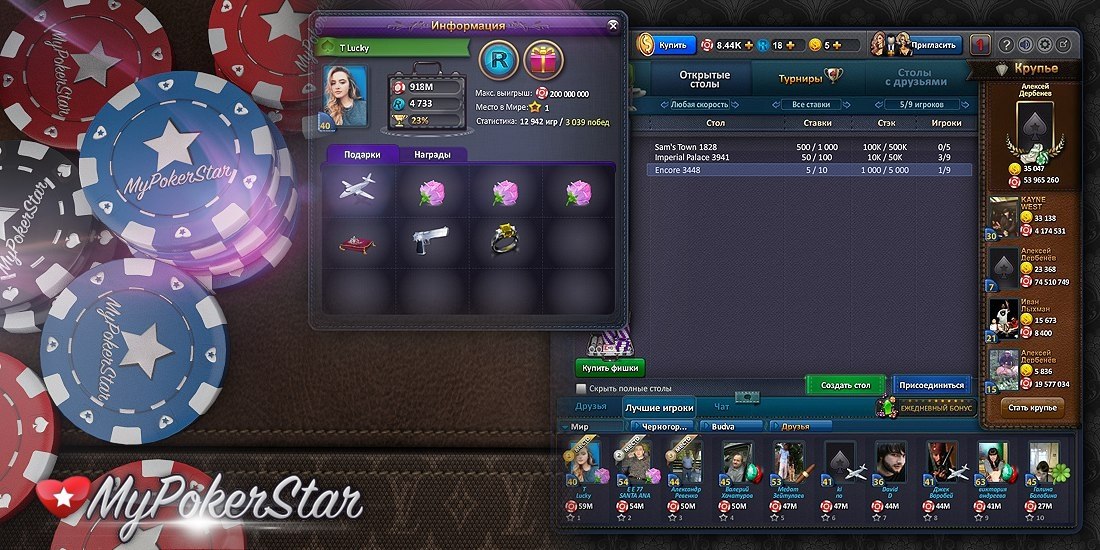Image resolution: width=1100 pixels, height=550 pixels.
Task: Open the red gift box button
Action: [544, 61]
